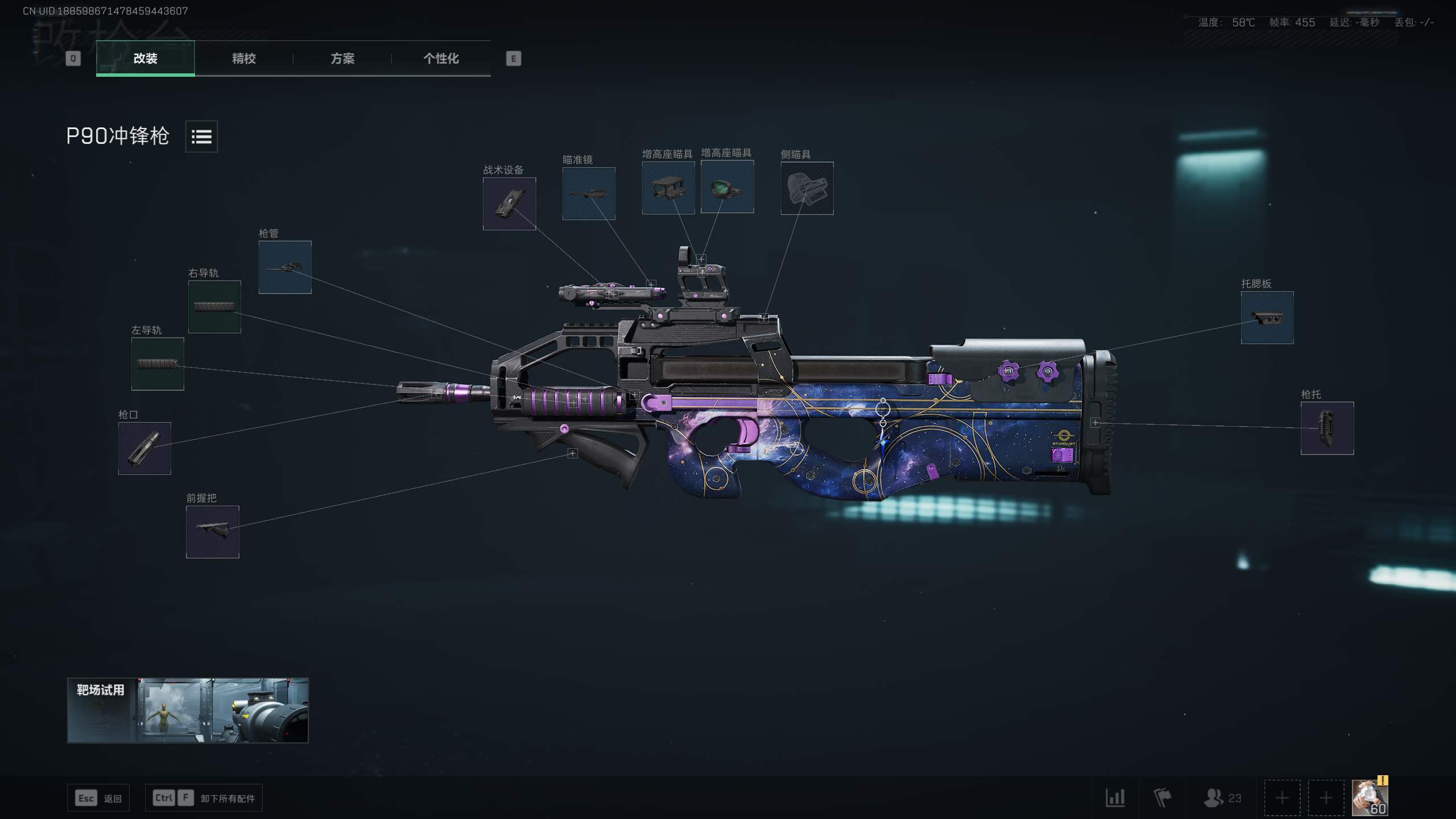The height and width of the screenshot is (819, 1456).
Task: Choose the 左导轨 rail slot
Action: coord(158,364)
